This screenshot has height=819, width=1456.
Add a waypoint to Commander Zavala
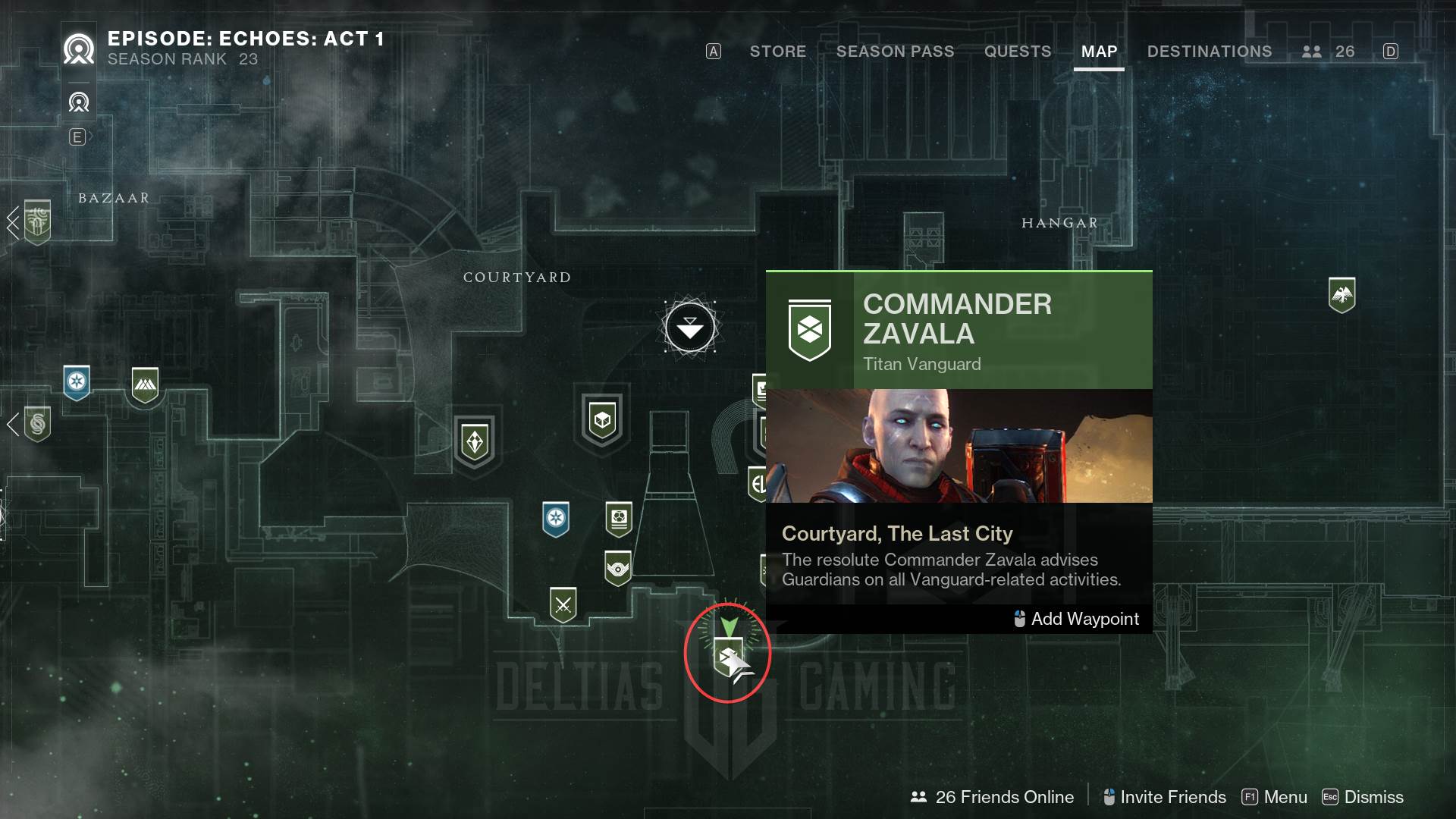click(1077, 619)
